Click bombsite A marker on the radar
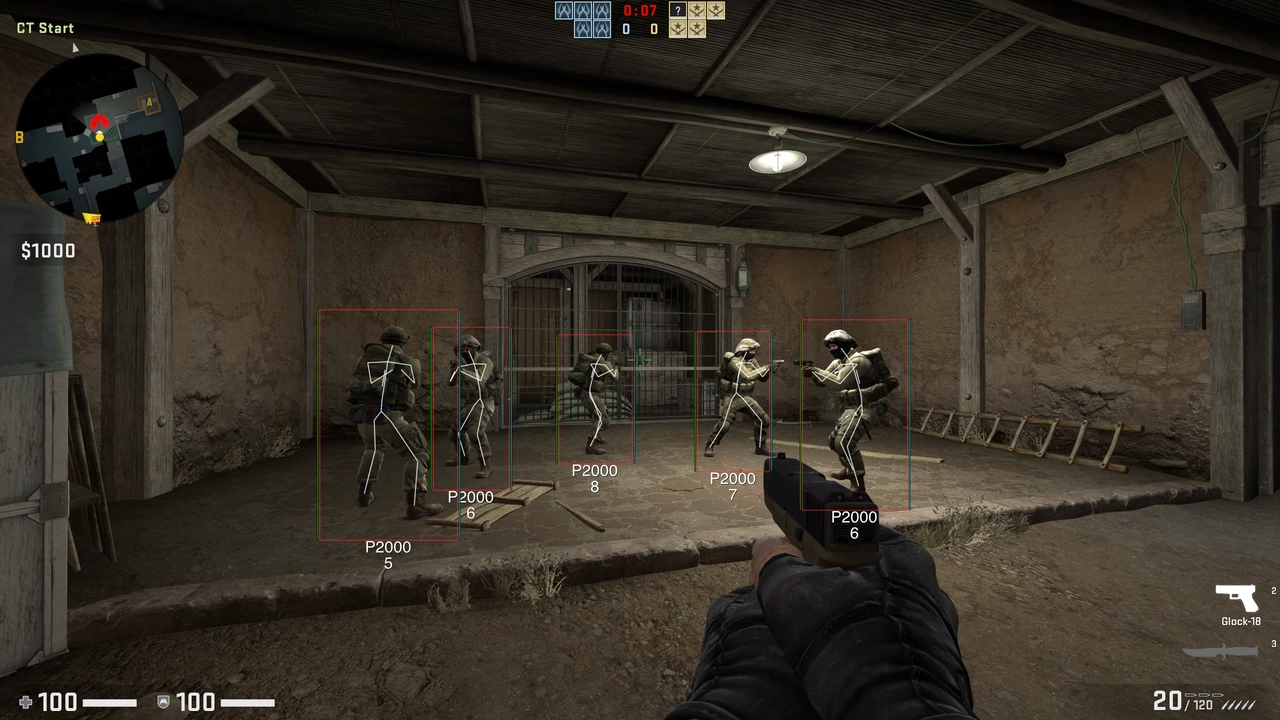This screenshot has height=720, width=1280. click(149, 102)
